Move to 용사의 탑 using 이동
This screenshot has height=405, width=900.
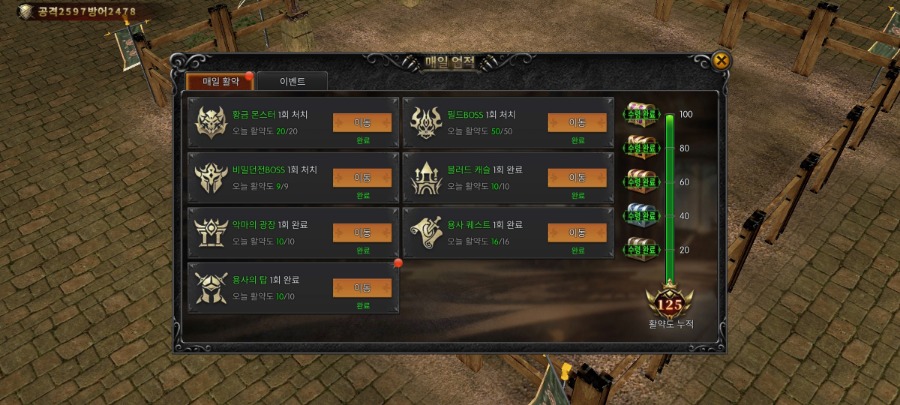tap(362, 287)
